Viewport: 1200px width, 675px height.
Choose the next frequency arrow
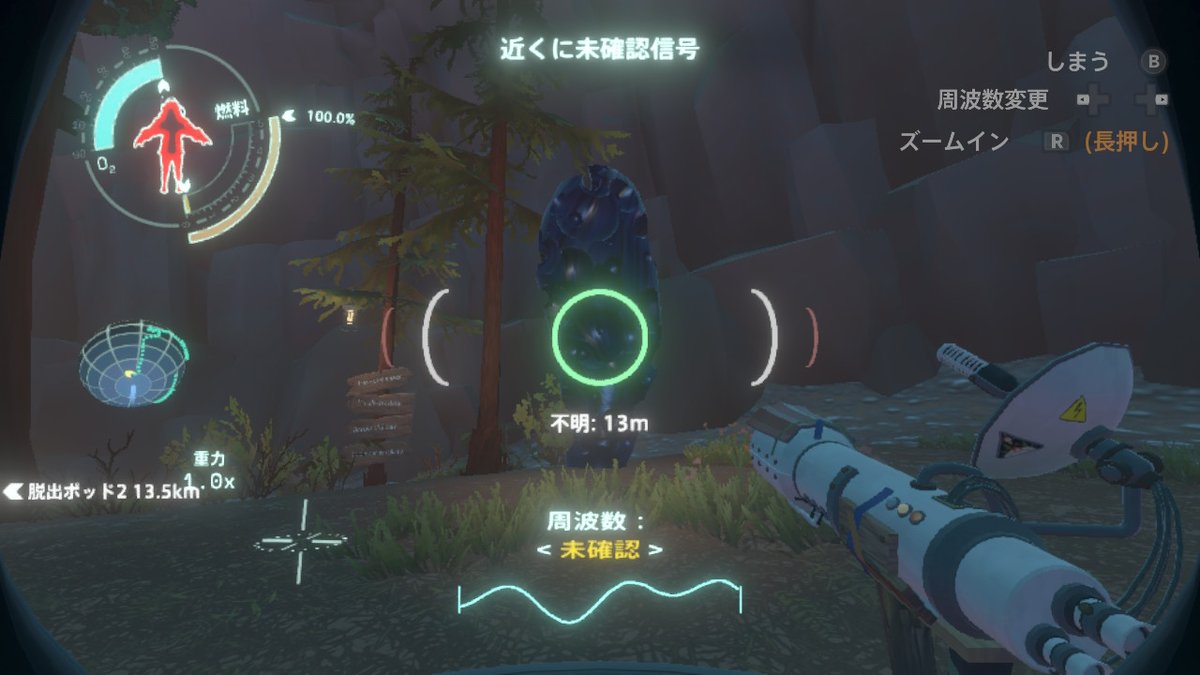tap(655, 549)
